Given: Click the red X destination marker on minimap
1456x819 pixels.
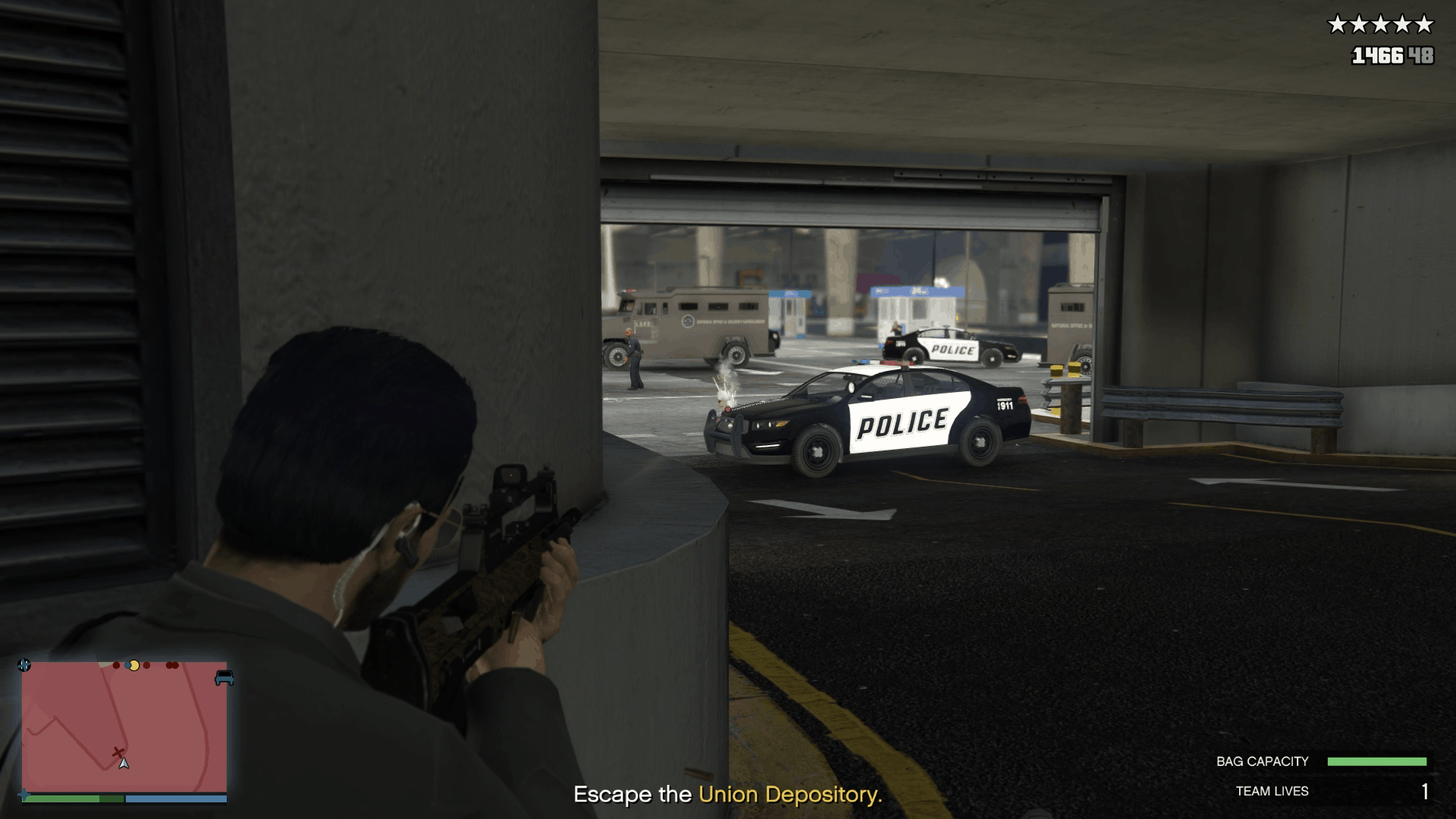Looking at the screenshot, I should [118, 752].
